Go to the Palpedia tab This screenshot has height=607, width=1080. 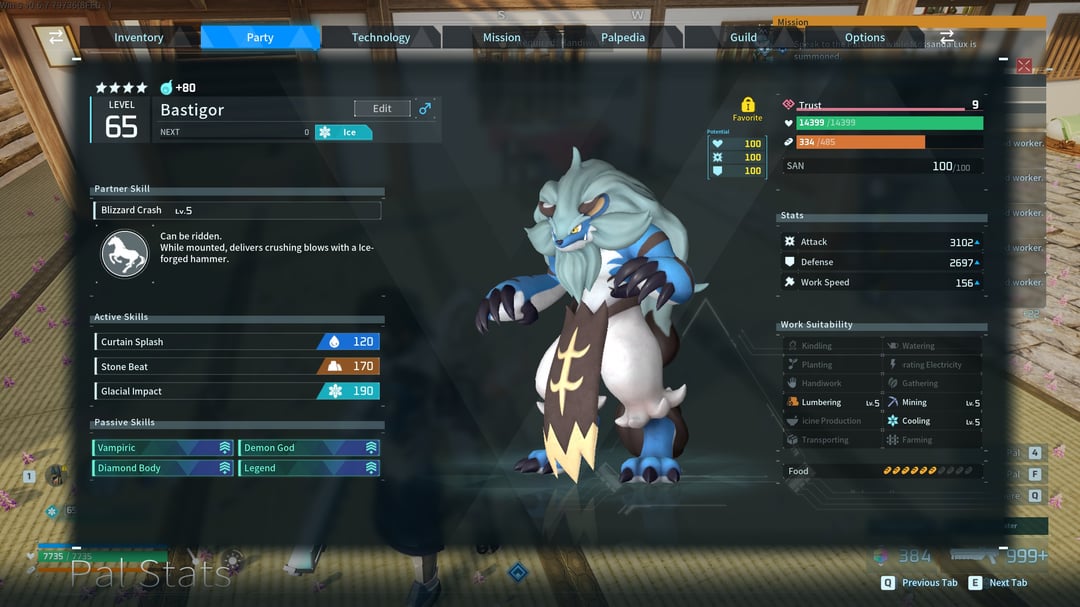(622, 38)
